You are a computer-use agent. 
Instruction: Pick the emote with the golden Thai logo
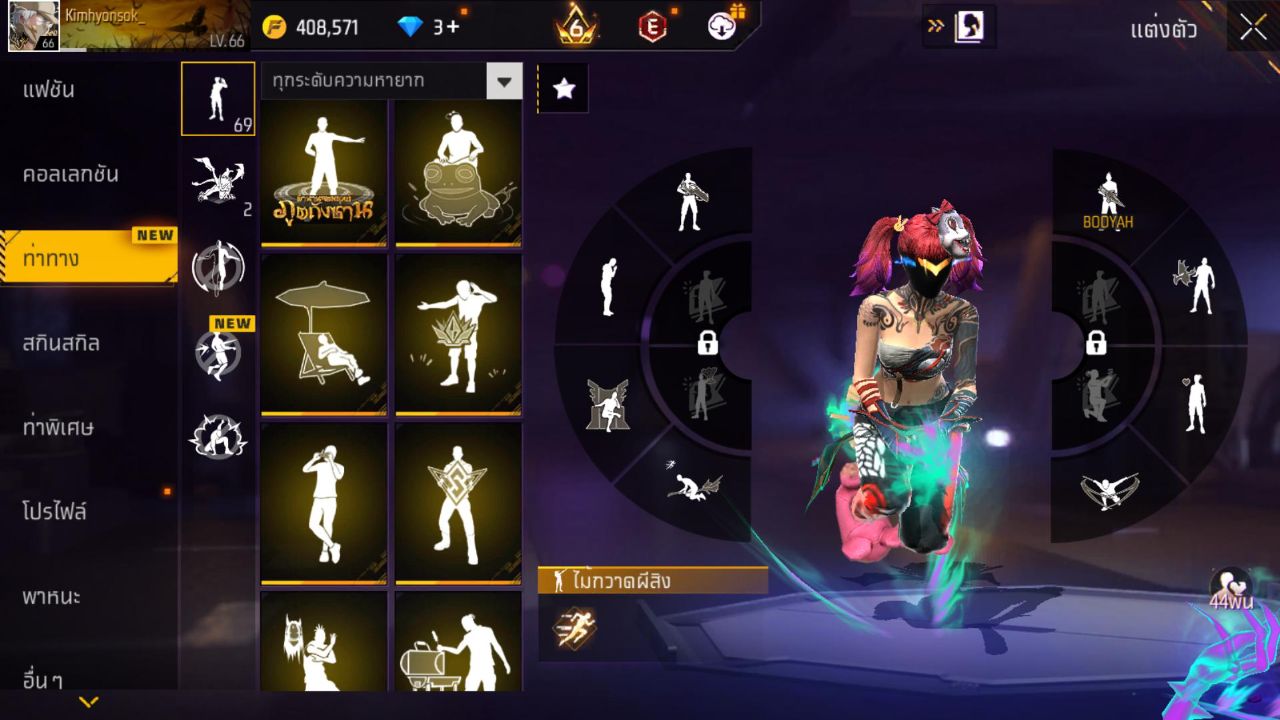point(323,172)
